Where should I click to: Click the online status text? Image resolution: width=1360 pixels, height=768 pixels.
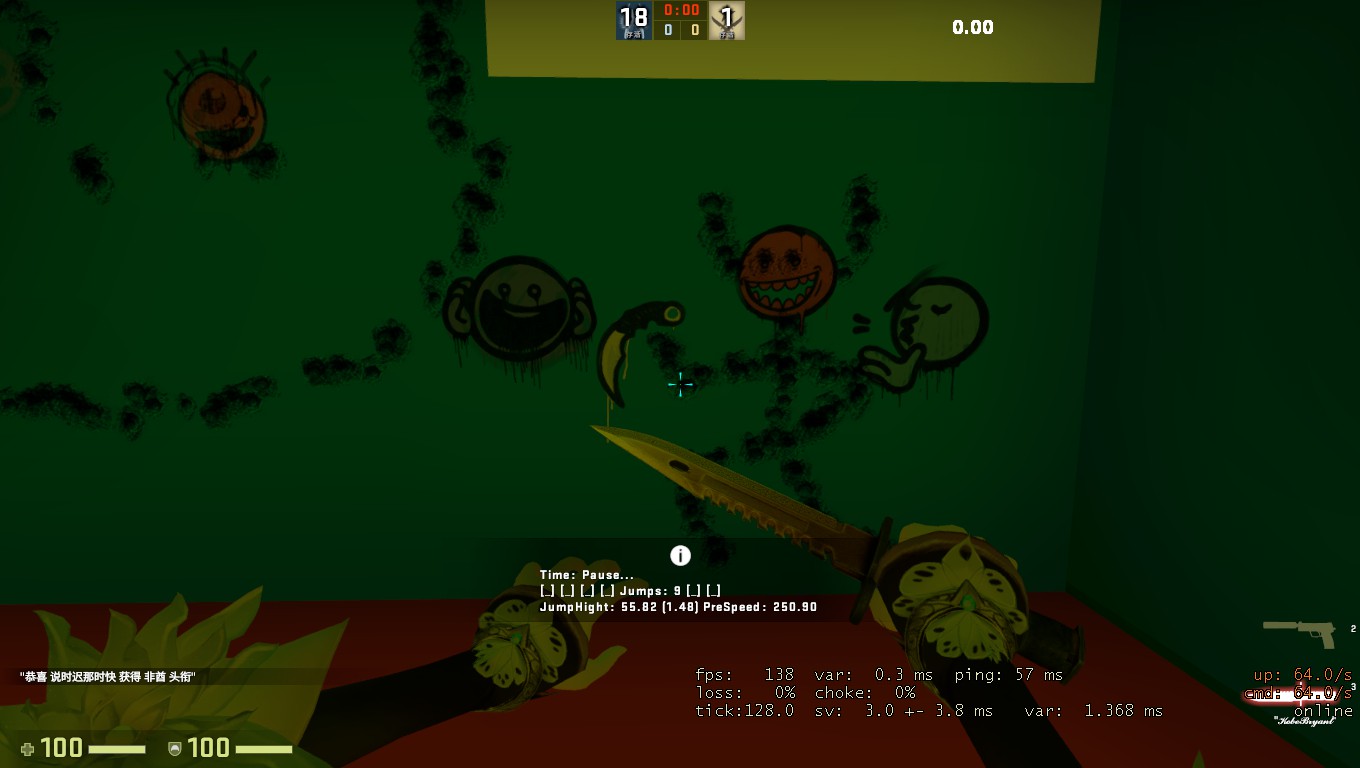pos(1325,710)
